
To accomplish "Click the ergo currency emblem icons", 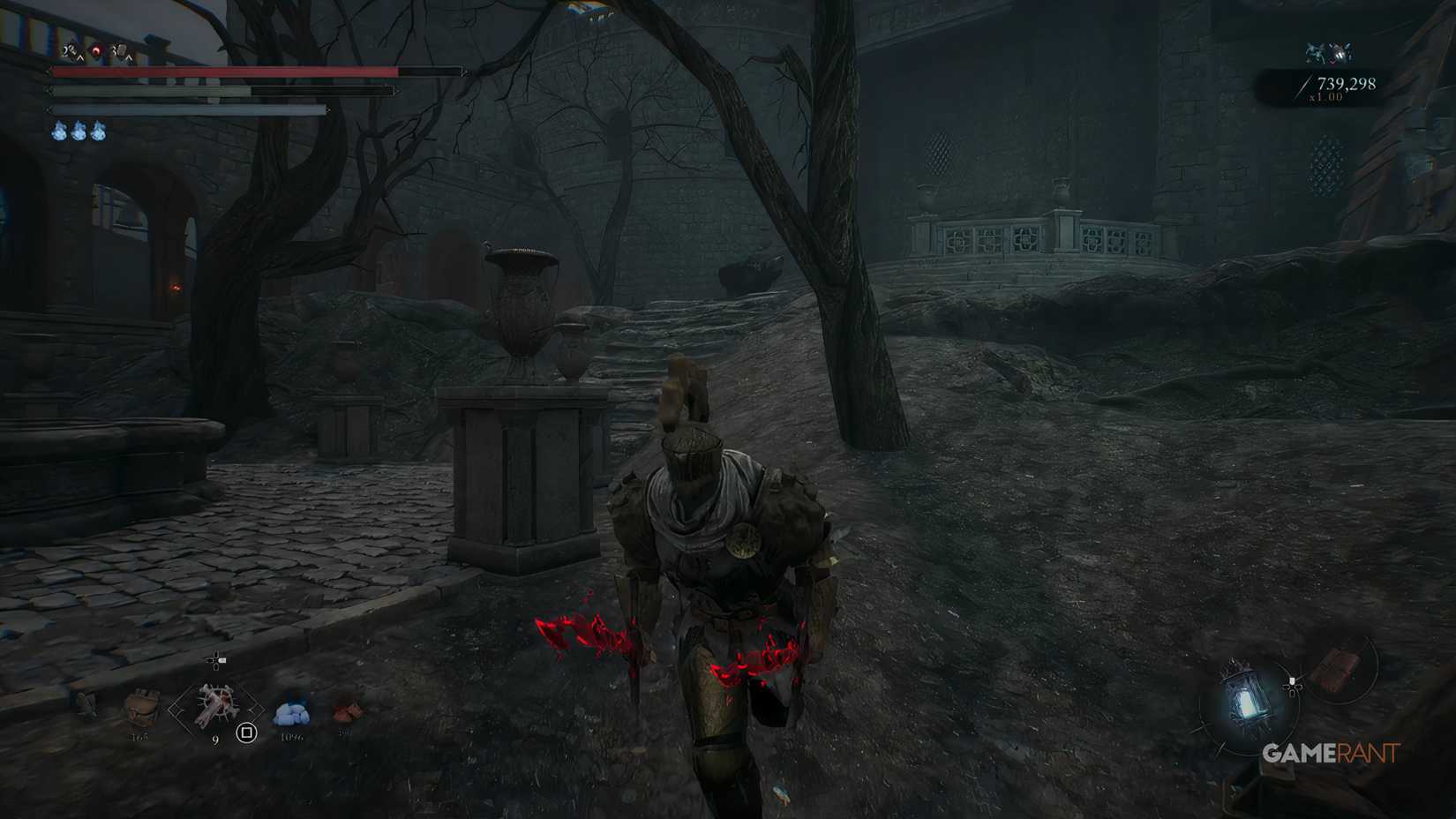I will click(1331, 55).
